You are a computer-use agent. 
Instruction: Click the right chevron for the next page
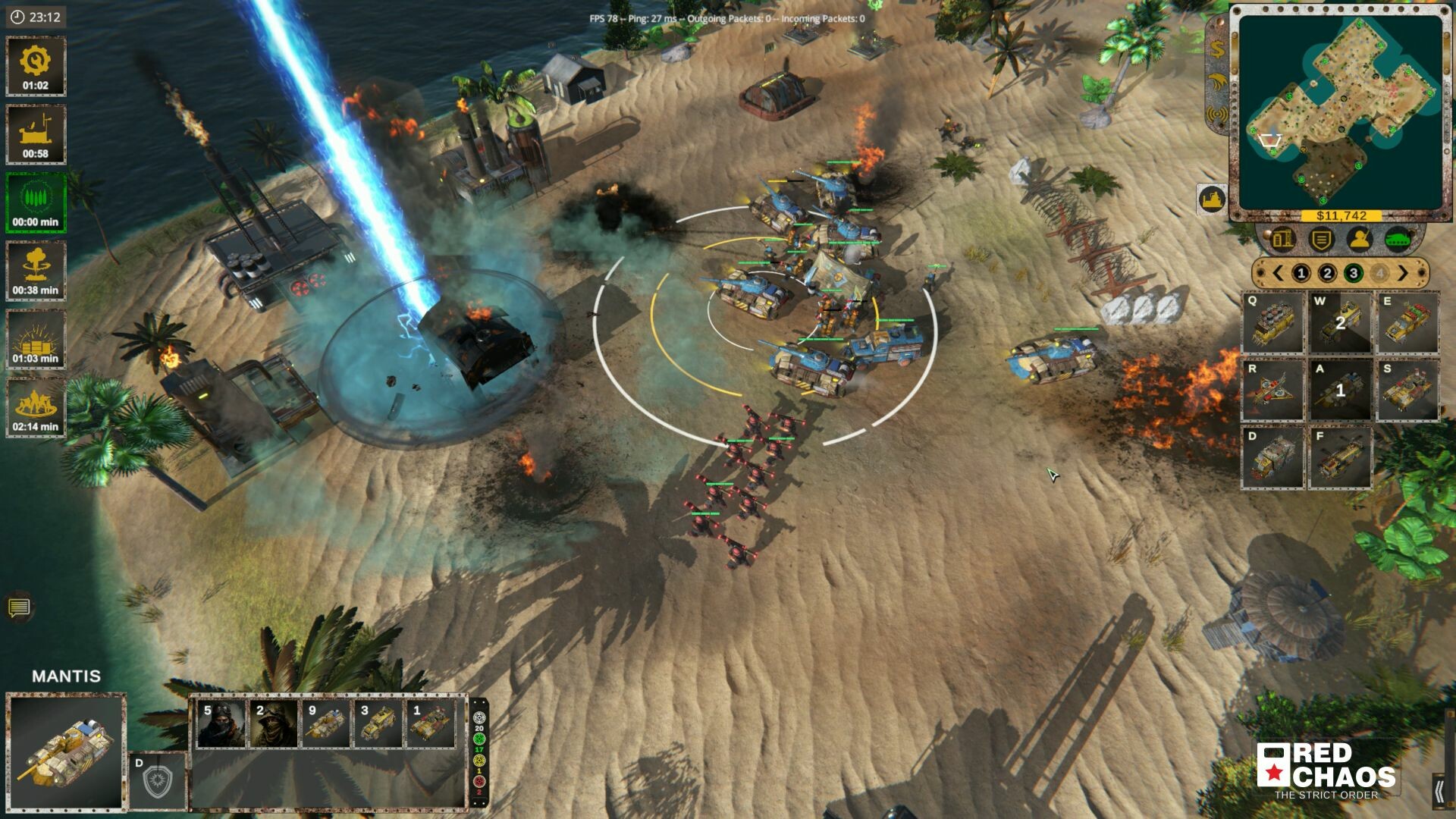pos(1403,273)
